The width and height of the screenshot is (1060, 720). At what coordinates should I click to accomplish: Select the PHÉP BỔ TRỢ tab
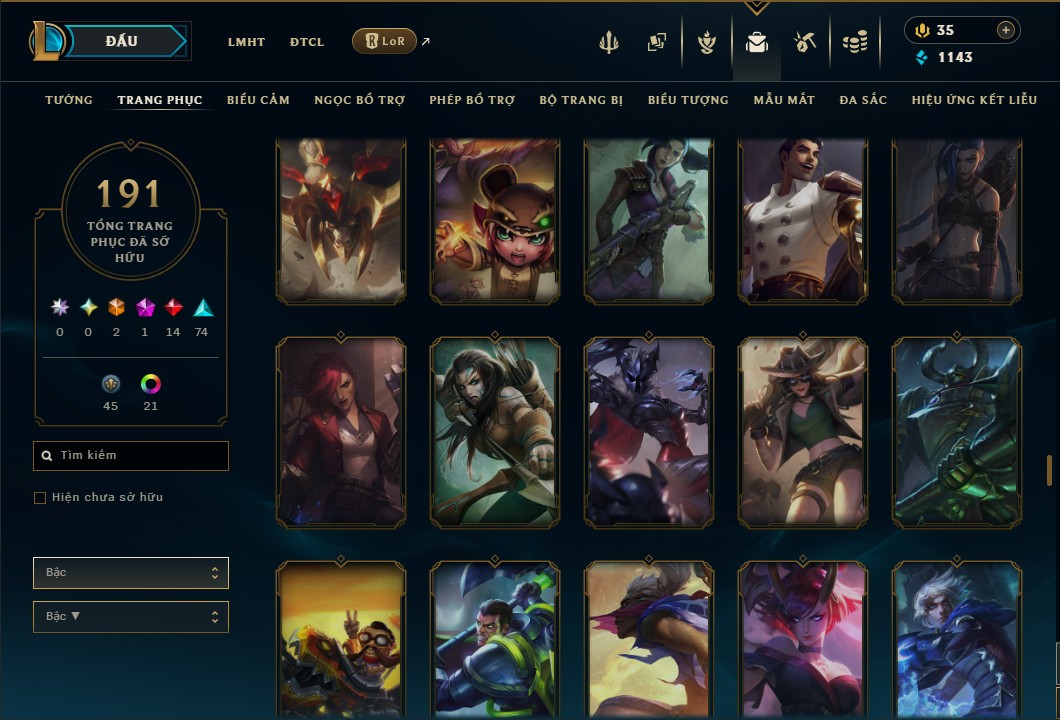coord(472,100)
